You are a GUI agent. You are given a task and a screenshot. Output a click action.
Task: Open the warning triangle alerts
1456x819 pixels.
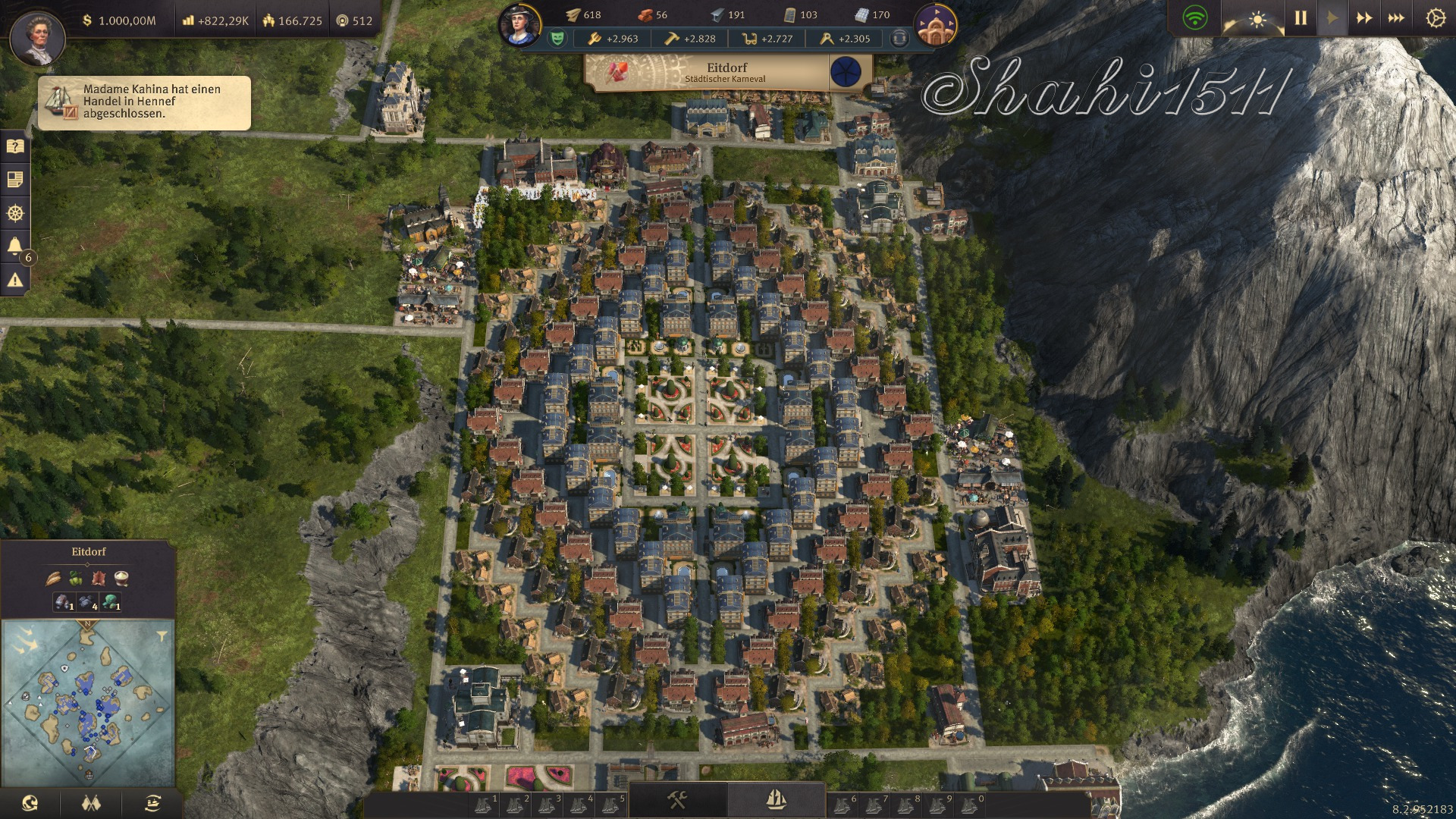tap(15, 280)
